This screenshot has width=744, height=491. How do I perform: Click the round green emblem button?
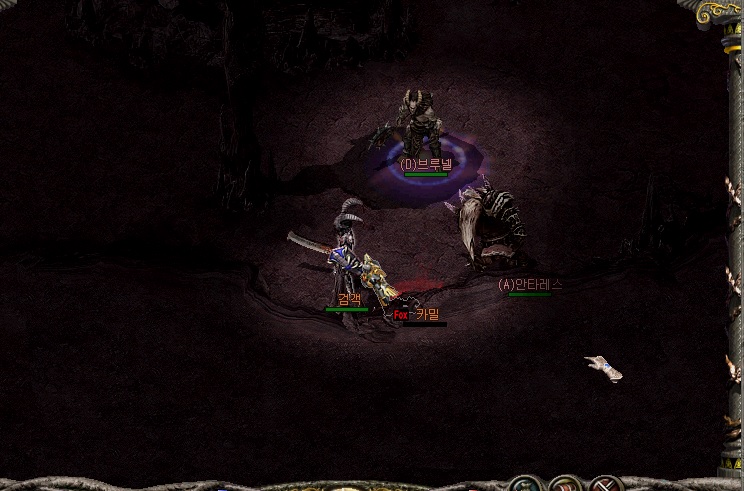click(x=524, y=485)
